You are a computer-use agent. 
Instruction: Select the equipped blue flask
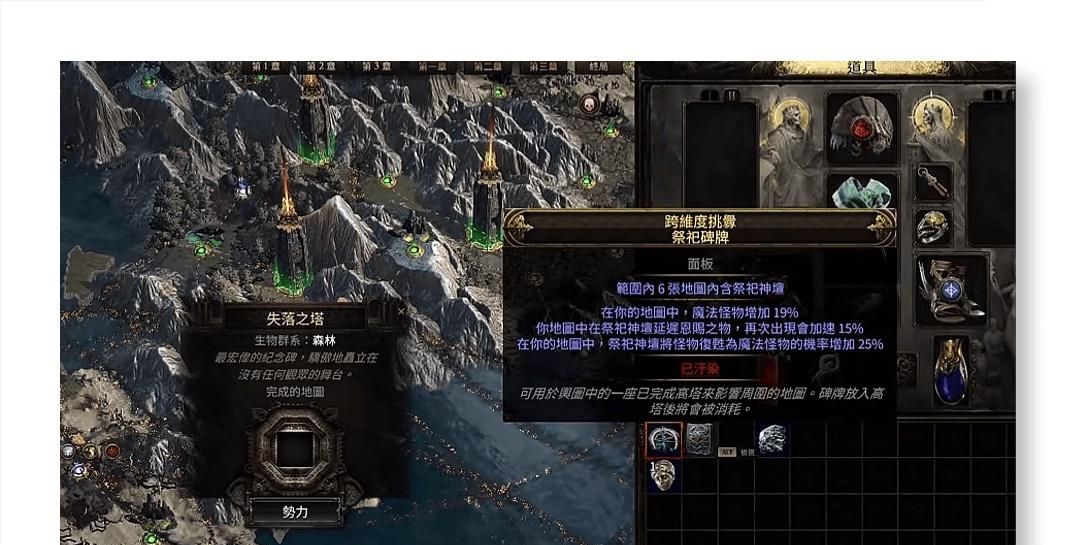pyautogui.click(x=950, y=372)
